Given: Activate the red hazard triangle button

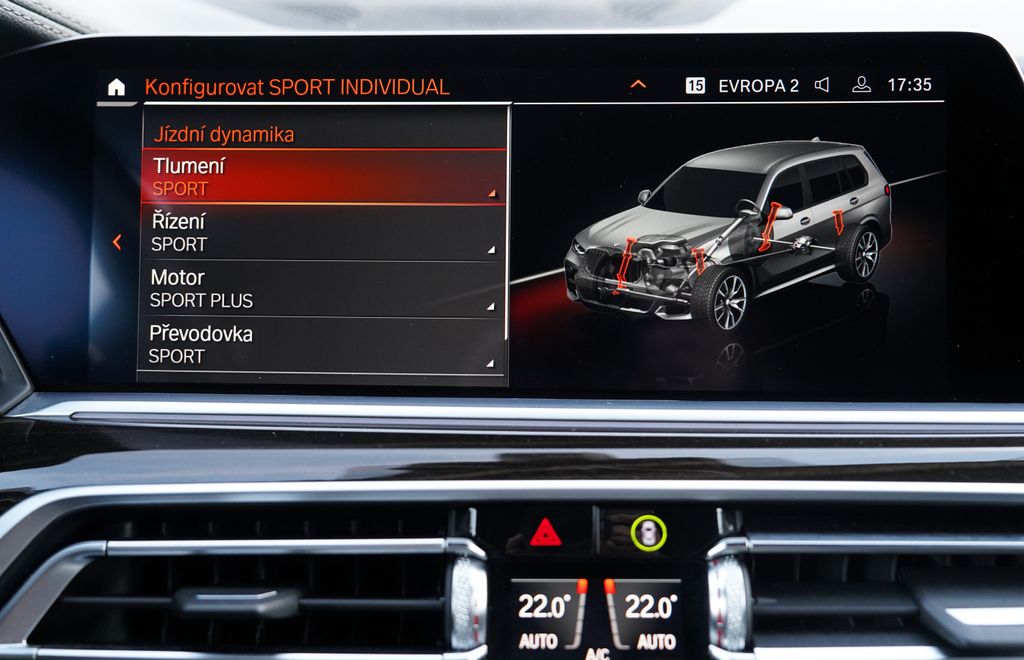Looking at the screenshot, I should (x=545, y=533).
